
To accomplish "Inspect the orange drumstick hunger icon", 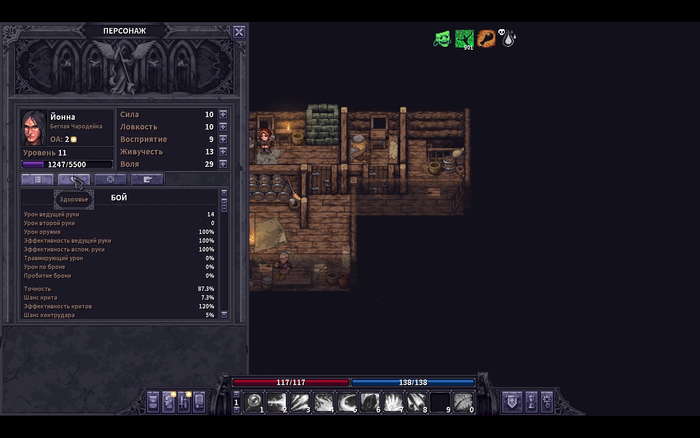I will (x=487, y=39).
